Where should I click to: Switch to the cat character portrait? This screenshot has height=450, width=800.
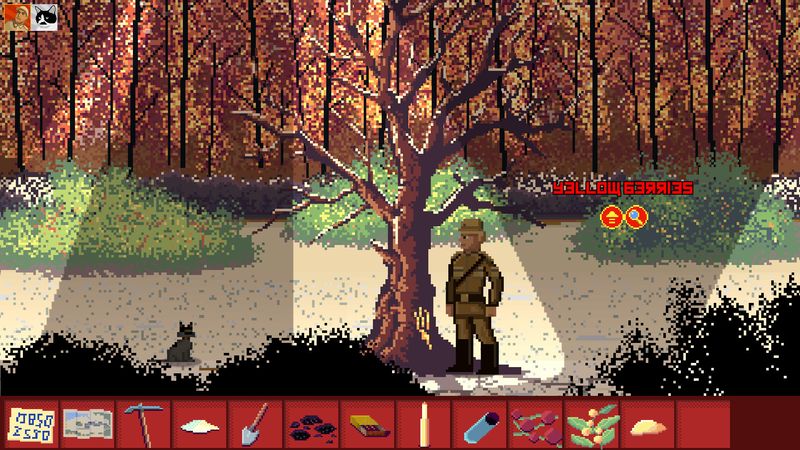(x=45, y=16)
